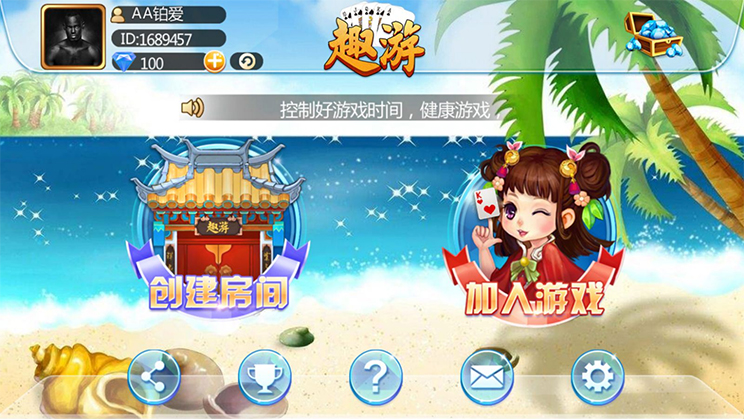
Task: Open the share button
Action: point(154,377)
